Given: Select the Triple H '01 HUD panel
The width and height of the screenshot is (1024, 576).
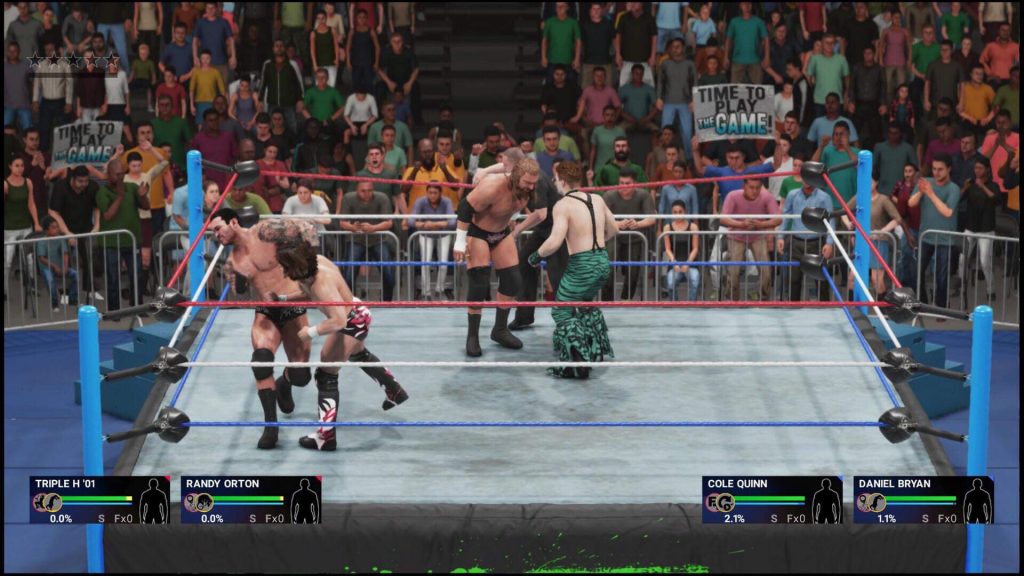Looking at the screenshot, I should [99, 500].
